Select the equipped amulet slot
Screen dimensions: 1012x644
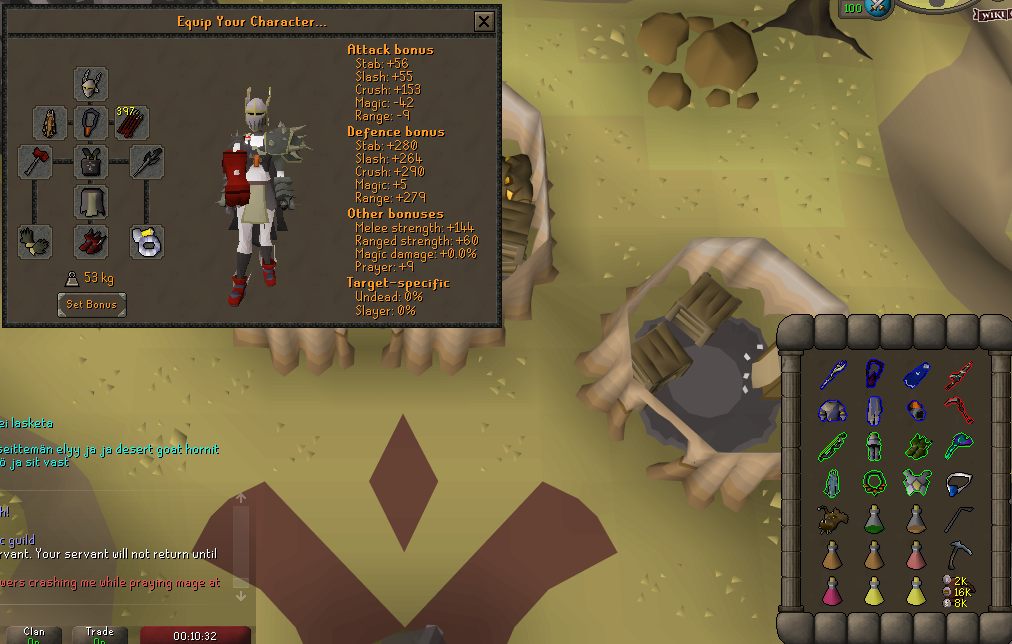(x=91, y=123)
